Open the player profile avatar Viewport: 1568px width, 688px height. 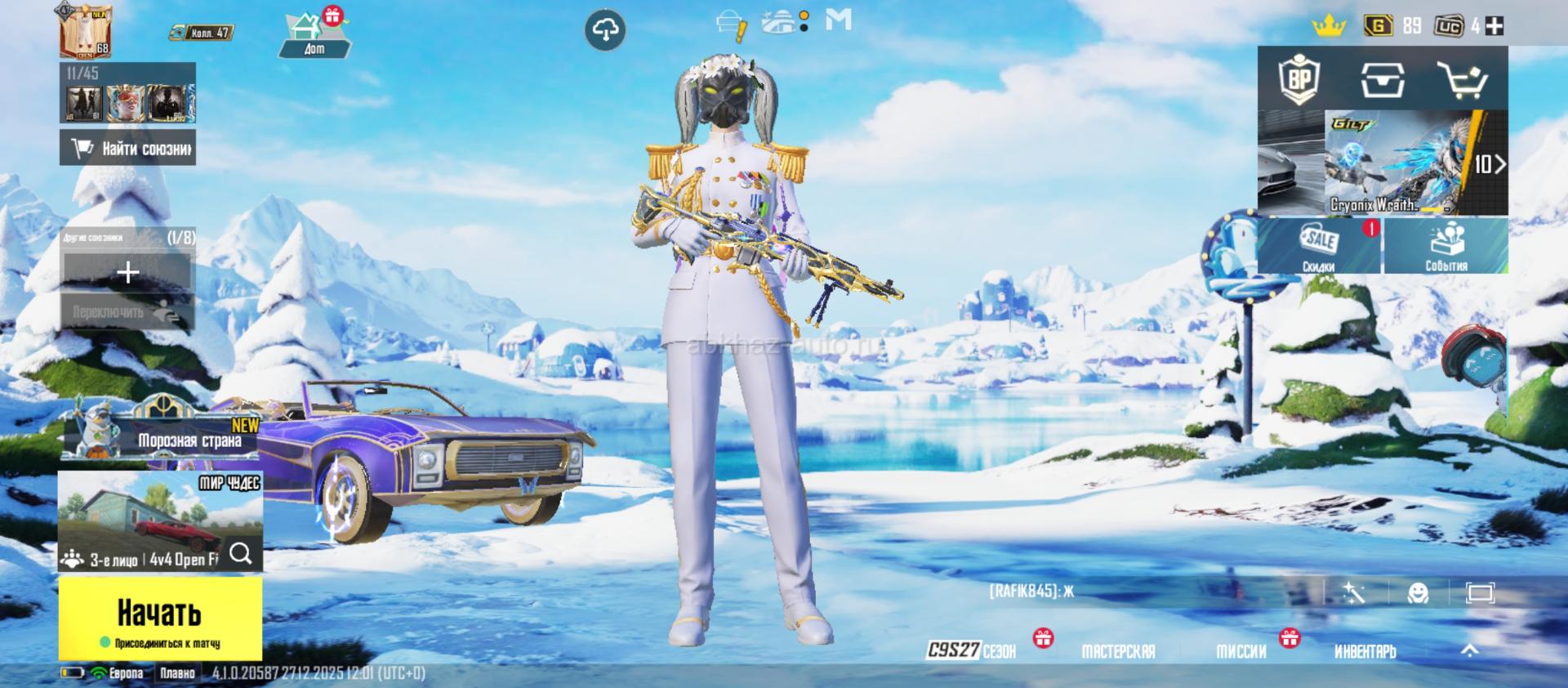pos(85,31)
